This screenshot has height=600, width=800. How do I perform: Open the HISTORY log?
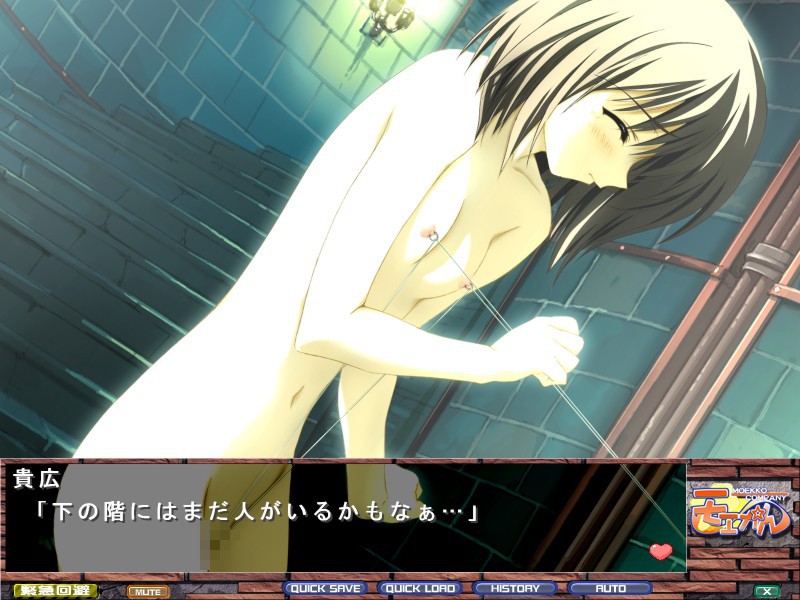click(x=515, y=589)
